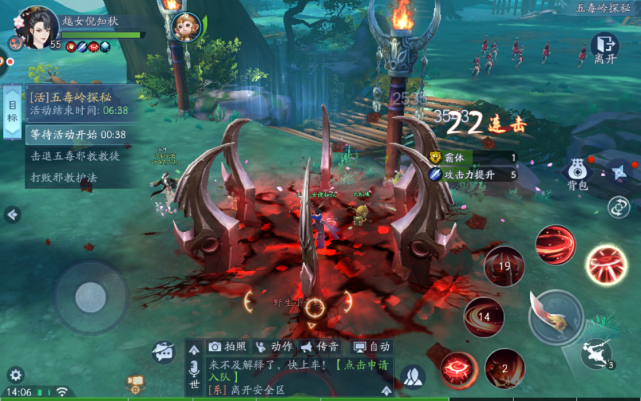
Task: Tap the 传音 voice message button
Action: 322,346
